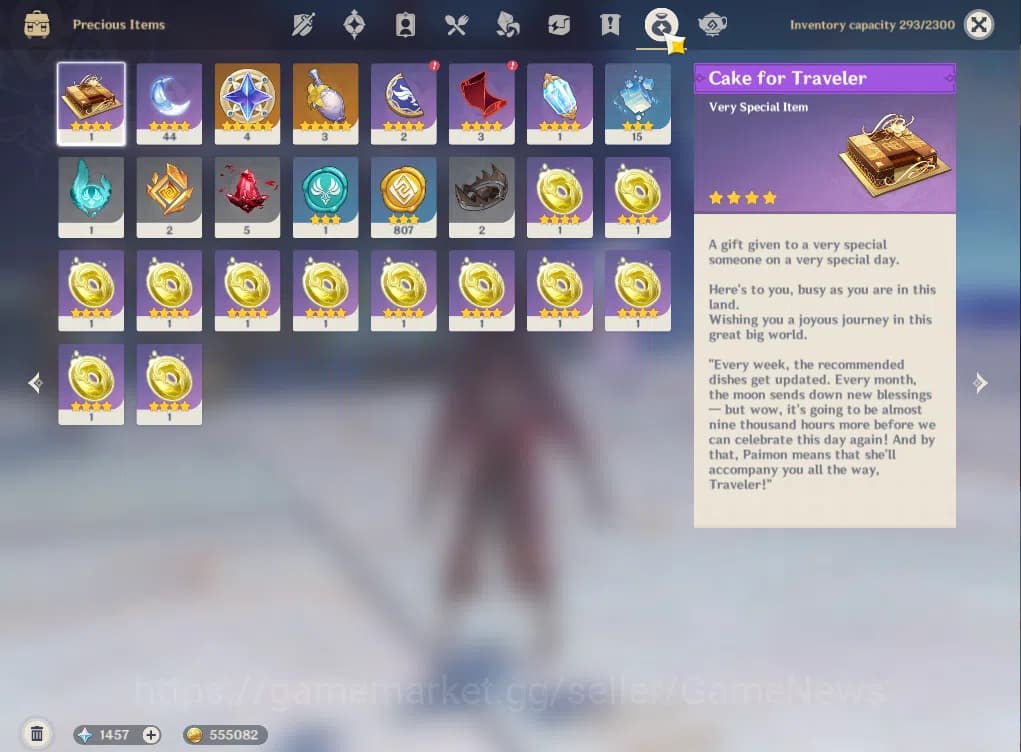Switch to the Food tab (fork and knife)
The height and width of the screenshot is (752, 1021).
tap(456, 25)
